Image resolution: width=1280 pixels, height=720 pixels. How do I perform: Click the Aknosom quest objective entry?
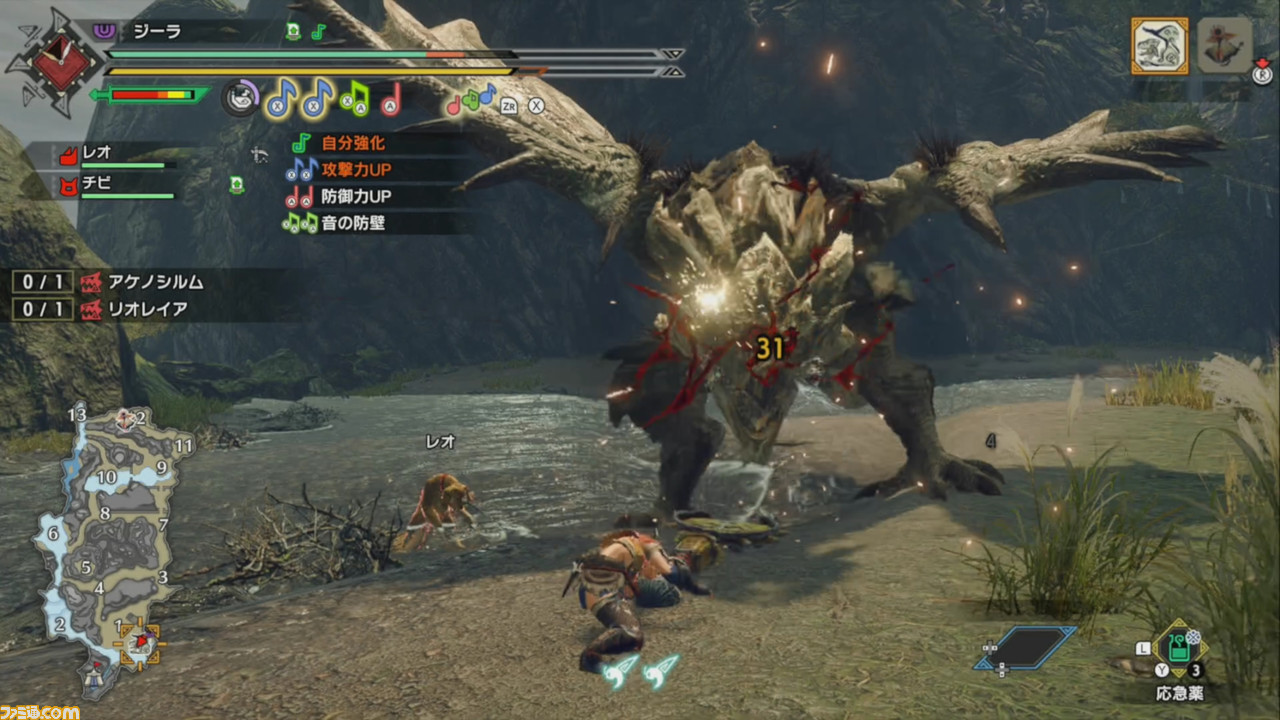click(x=108, y=282)
